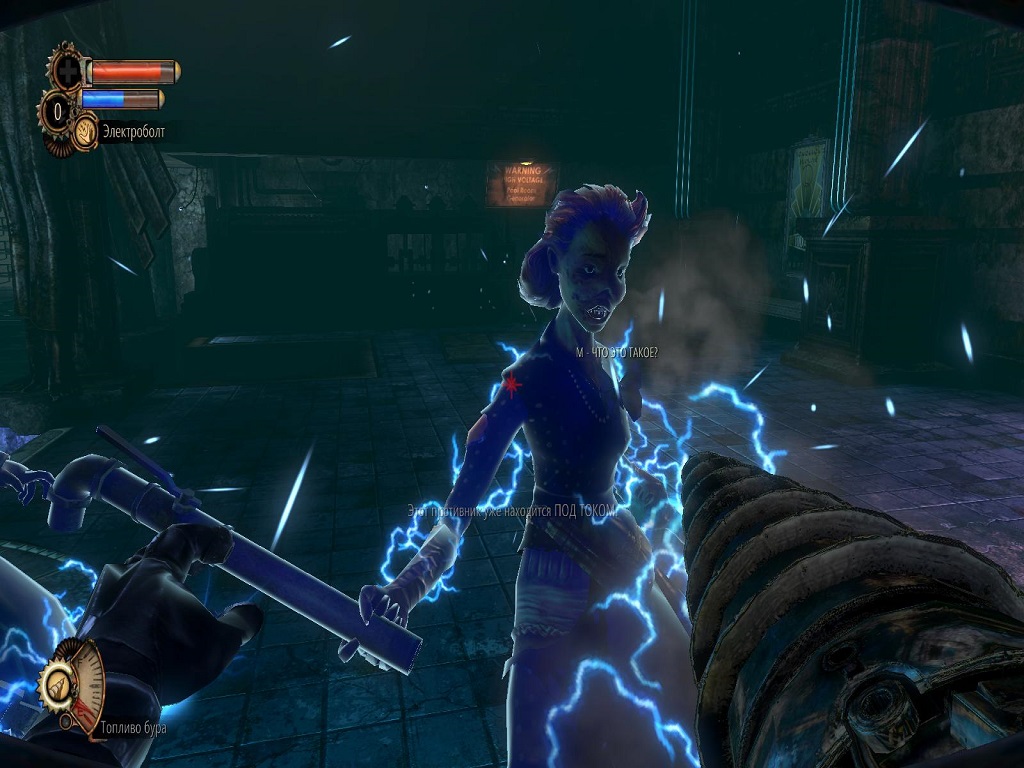Click the EVE hypo gear showing 0
This screenshot has height=768, width=1024.
59,108
